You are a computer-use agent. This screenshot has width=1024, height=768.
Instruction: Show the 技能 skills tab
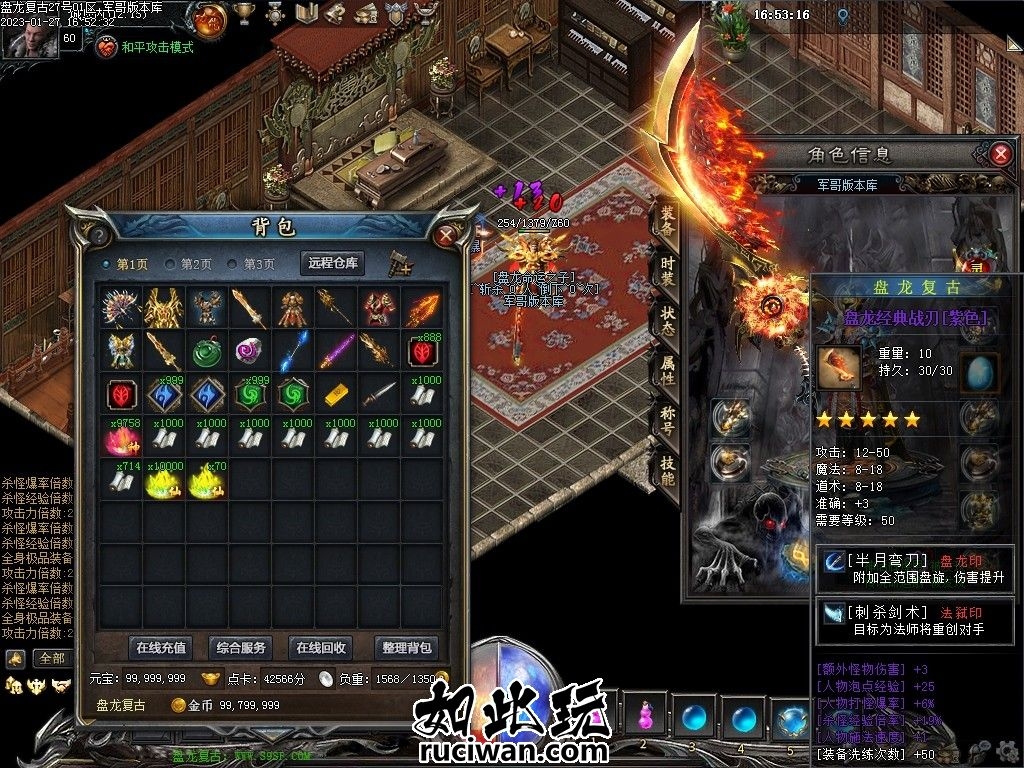coord(667,468)
